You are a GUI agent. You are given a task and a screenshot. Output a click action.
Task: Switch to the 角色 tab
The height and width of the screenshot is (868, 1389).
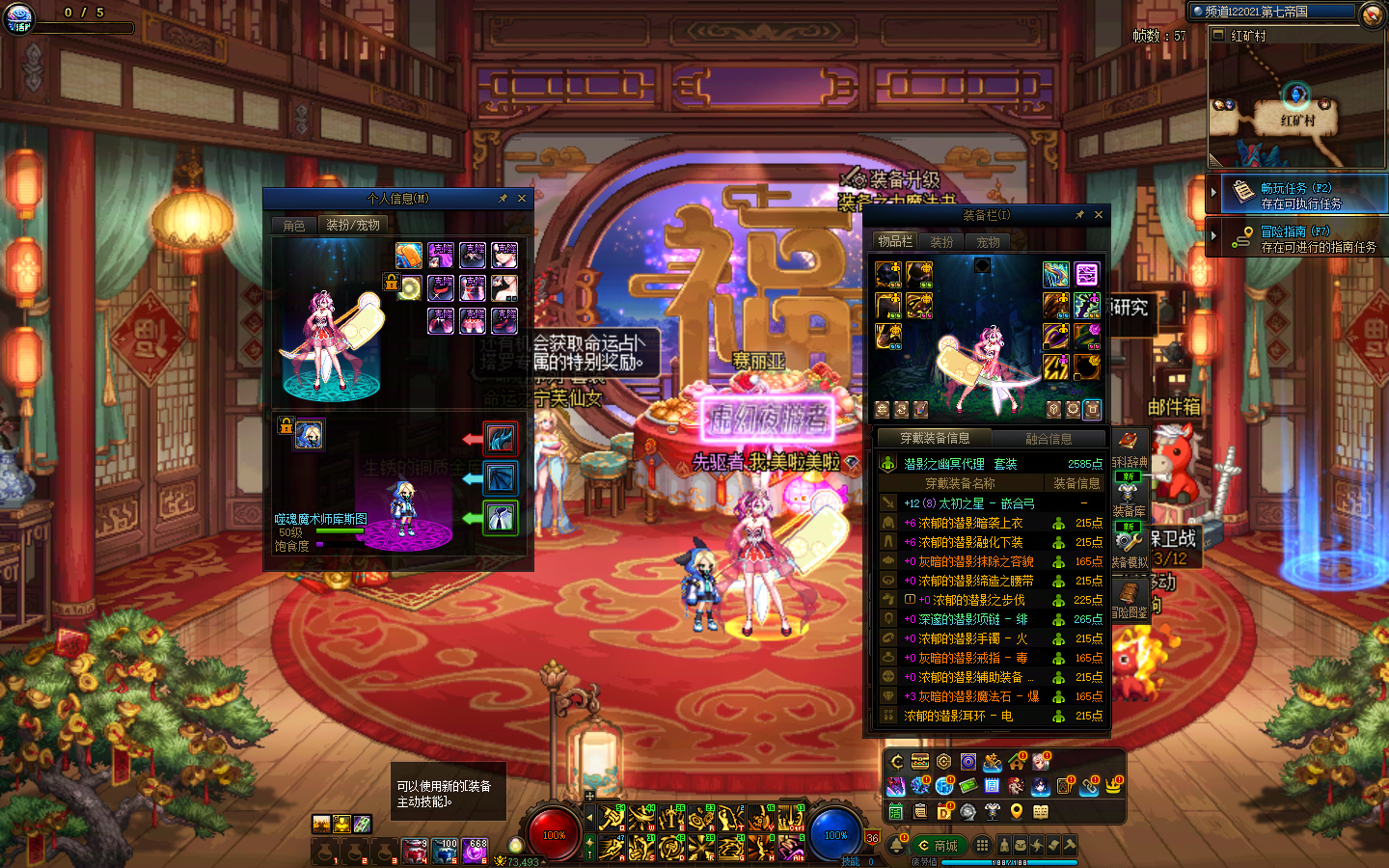pos(294,225)
